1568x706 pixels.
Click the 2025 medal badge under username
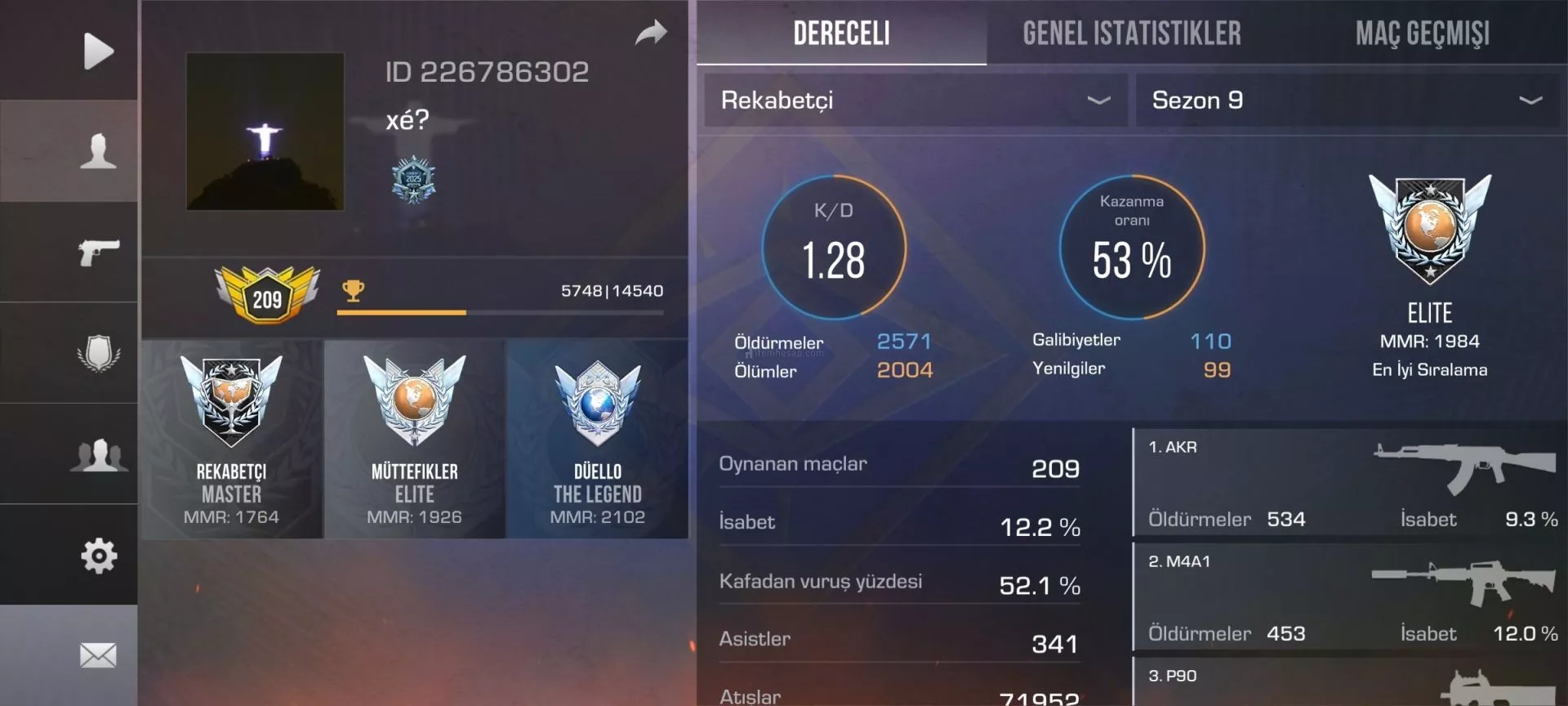click(x=413, y=180)
